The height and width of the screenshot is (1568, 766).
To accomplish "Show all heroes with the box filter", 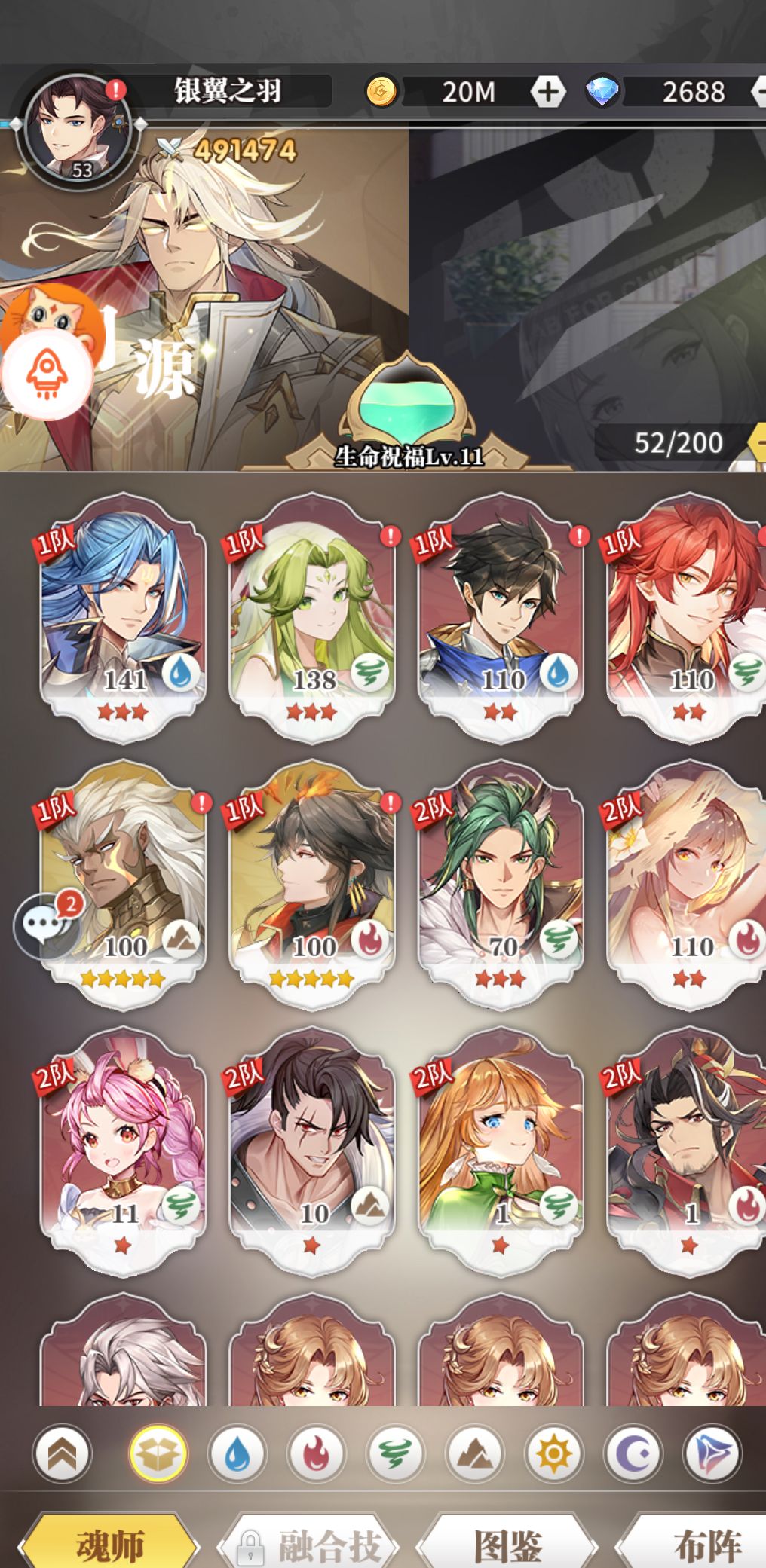I will click(158, 1453).
